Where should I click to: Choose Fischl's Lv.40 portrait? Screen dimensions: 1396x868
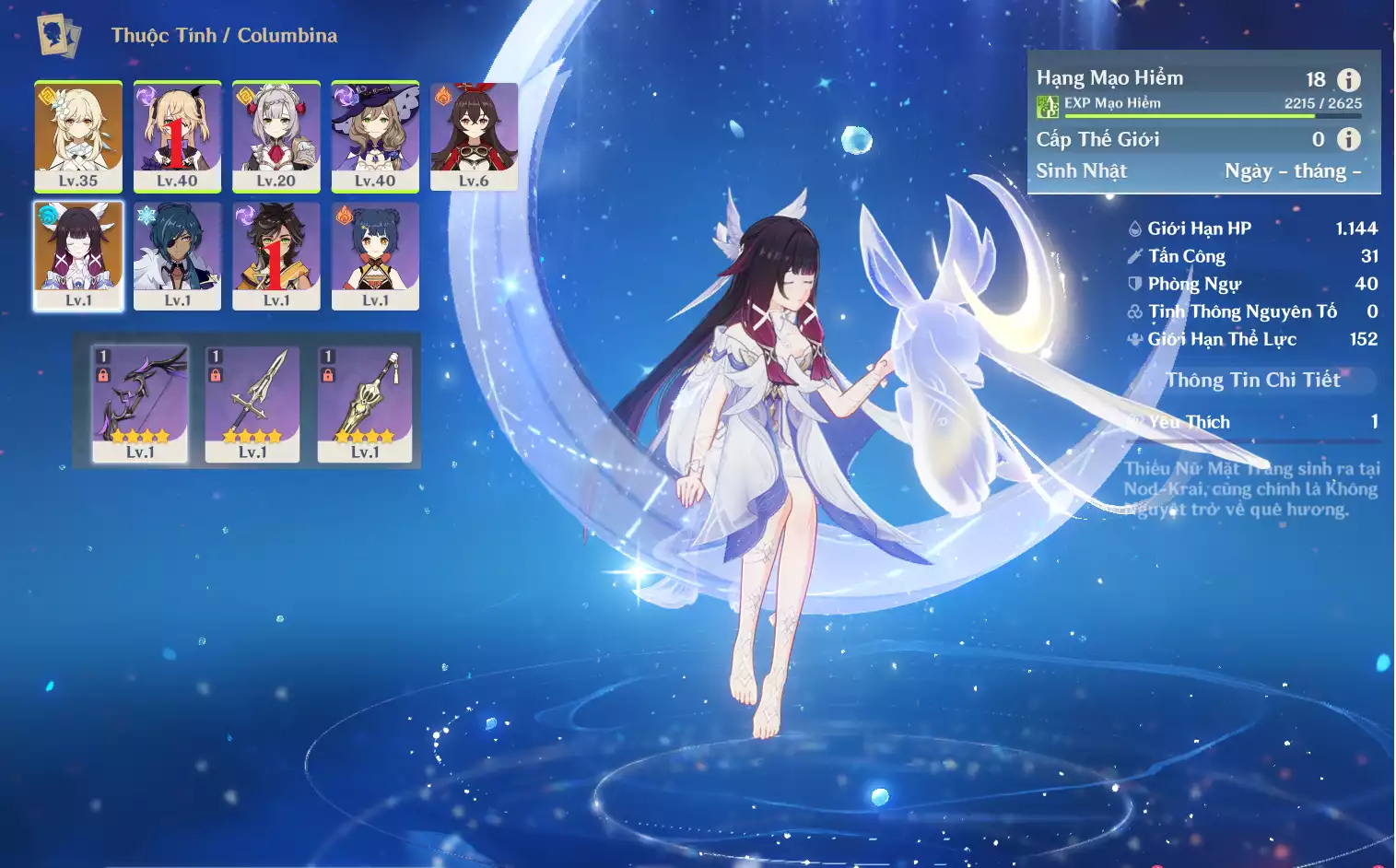click(177, 135)
